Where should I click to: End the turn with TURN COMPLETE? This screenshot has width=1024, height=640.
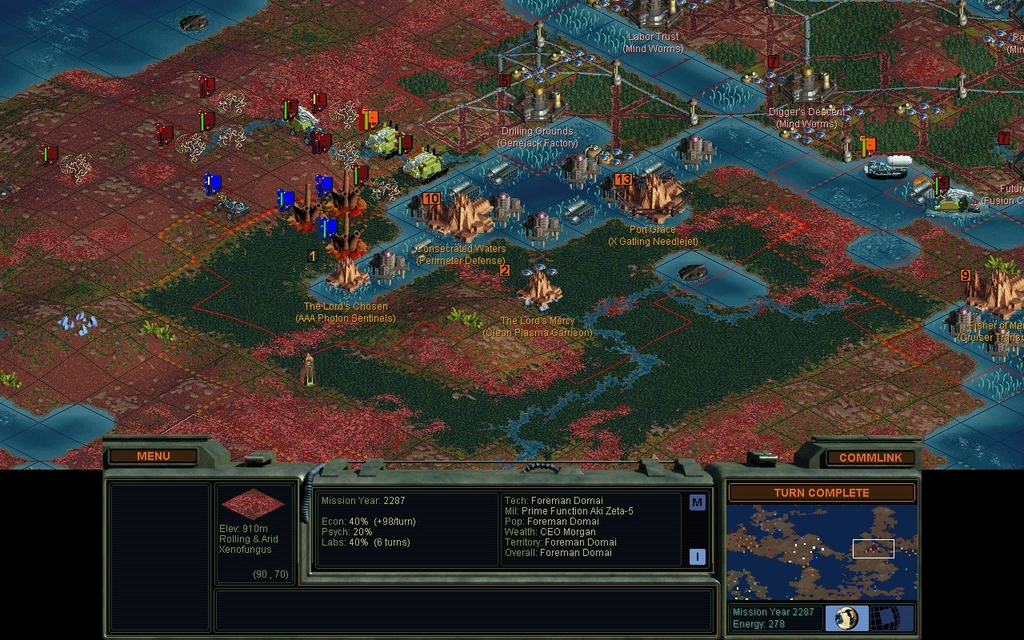point(821,492)
